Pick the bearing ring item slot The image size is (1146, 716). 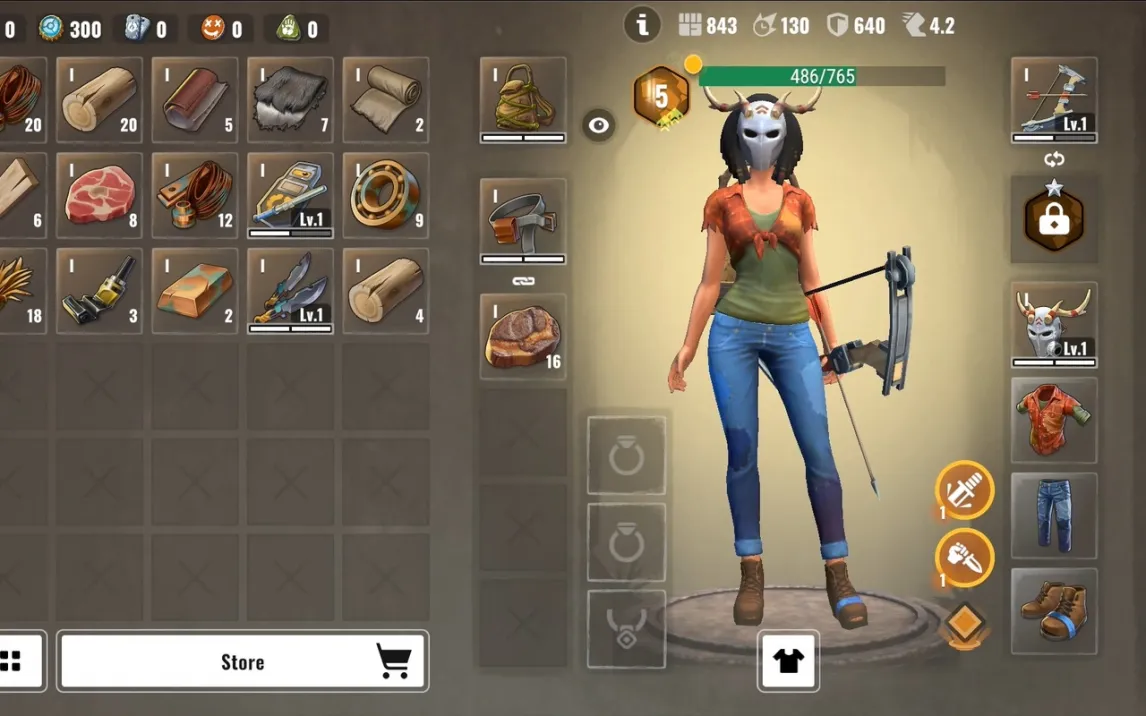386,195
